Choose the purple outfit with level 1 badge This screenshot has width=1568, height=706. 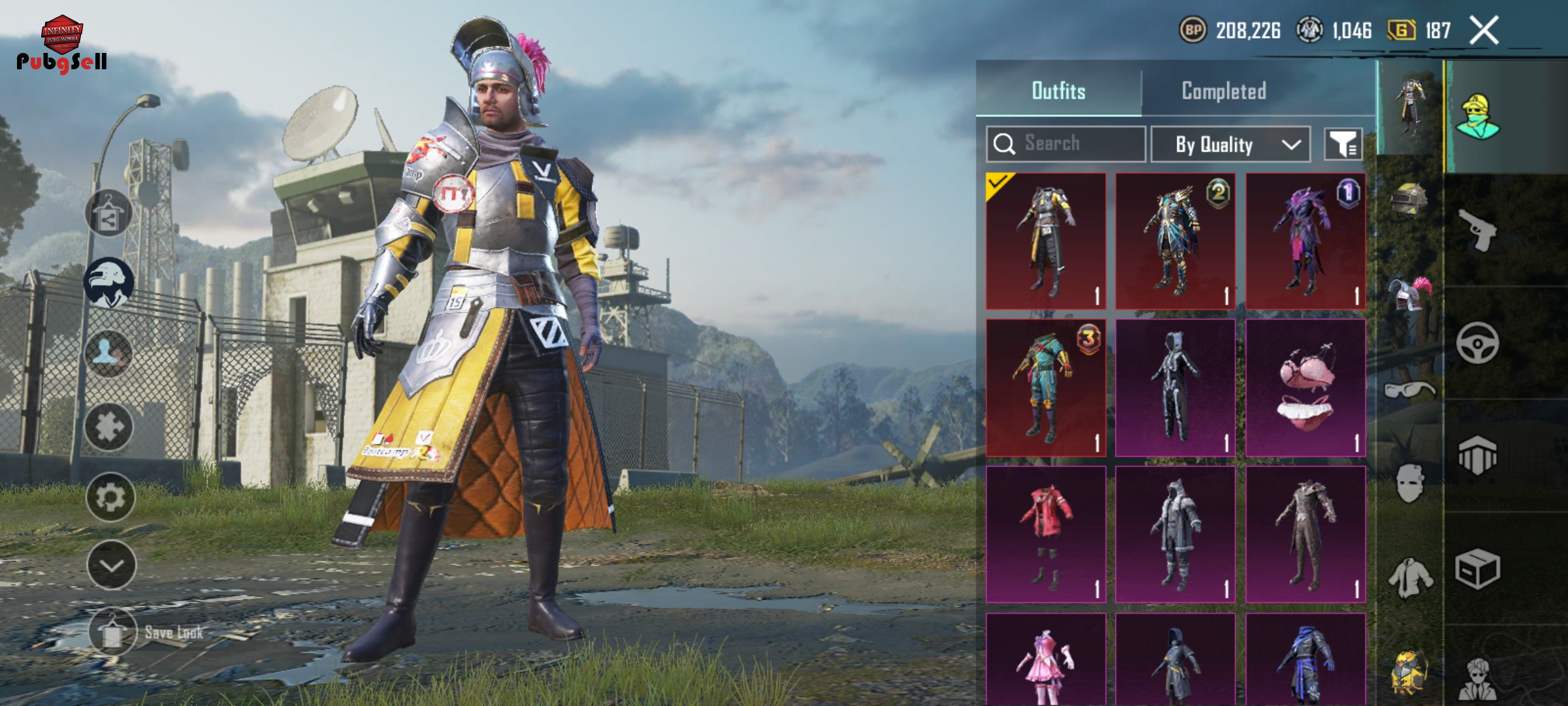(1305, 241)
